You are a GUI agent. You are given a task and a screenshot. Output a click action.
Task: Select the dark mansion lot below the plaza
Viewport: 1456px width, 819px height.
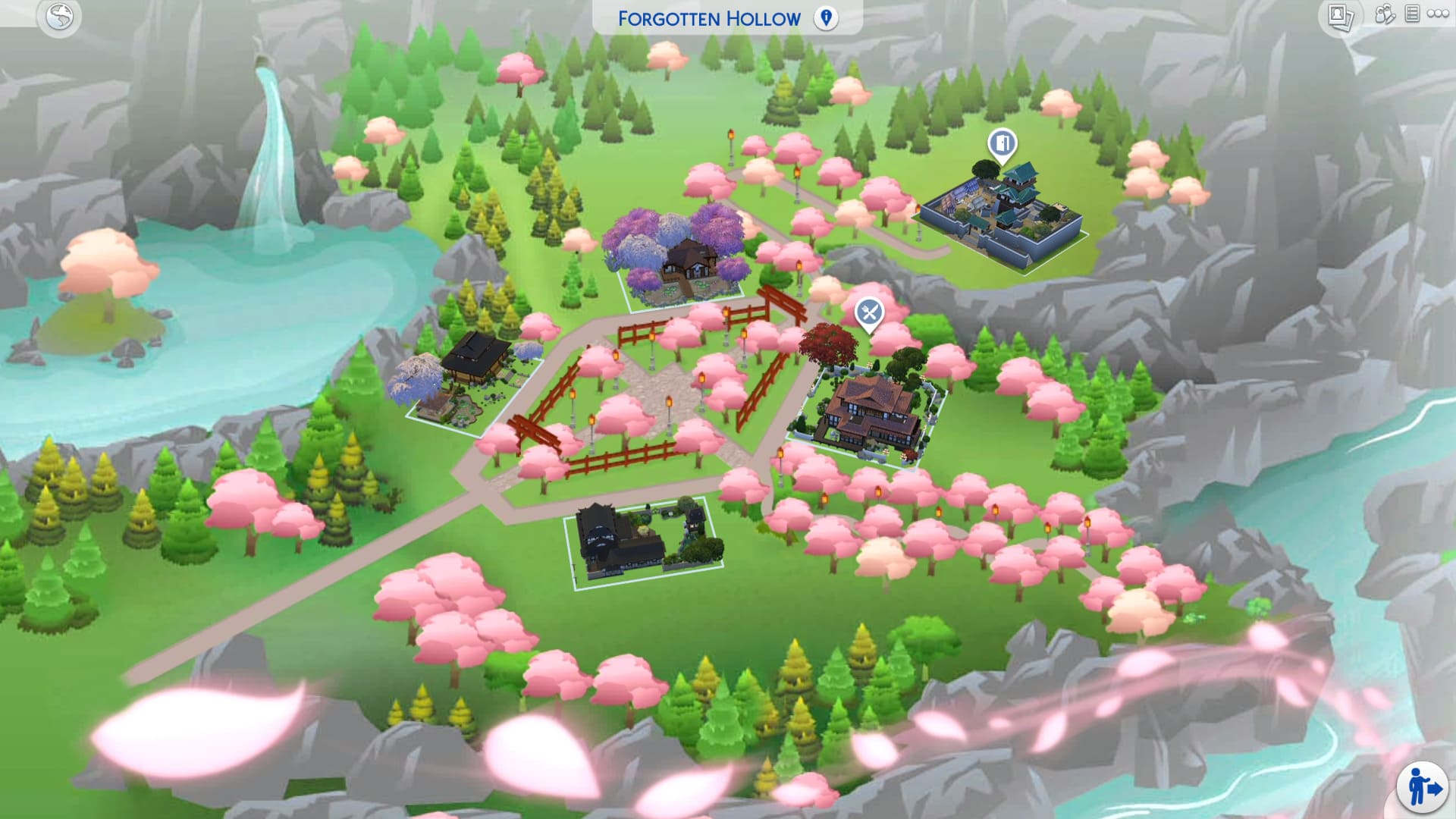point(641,540)
